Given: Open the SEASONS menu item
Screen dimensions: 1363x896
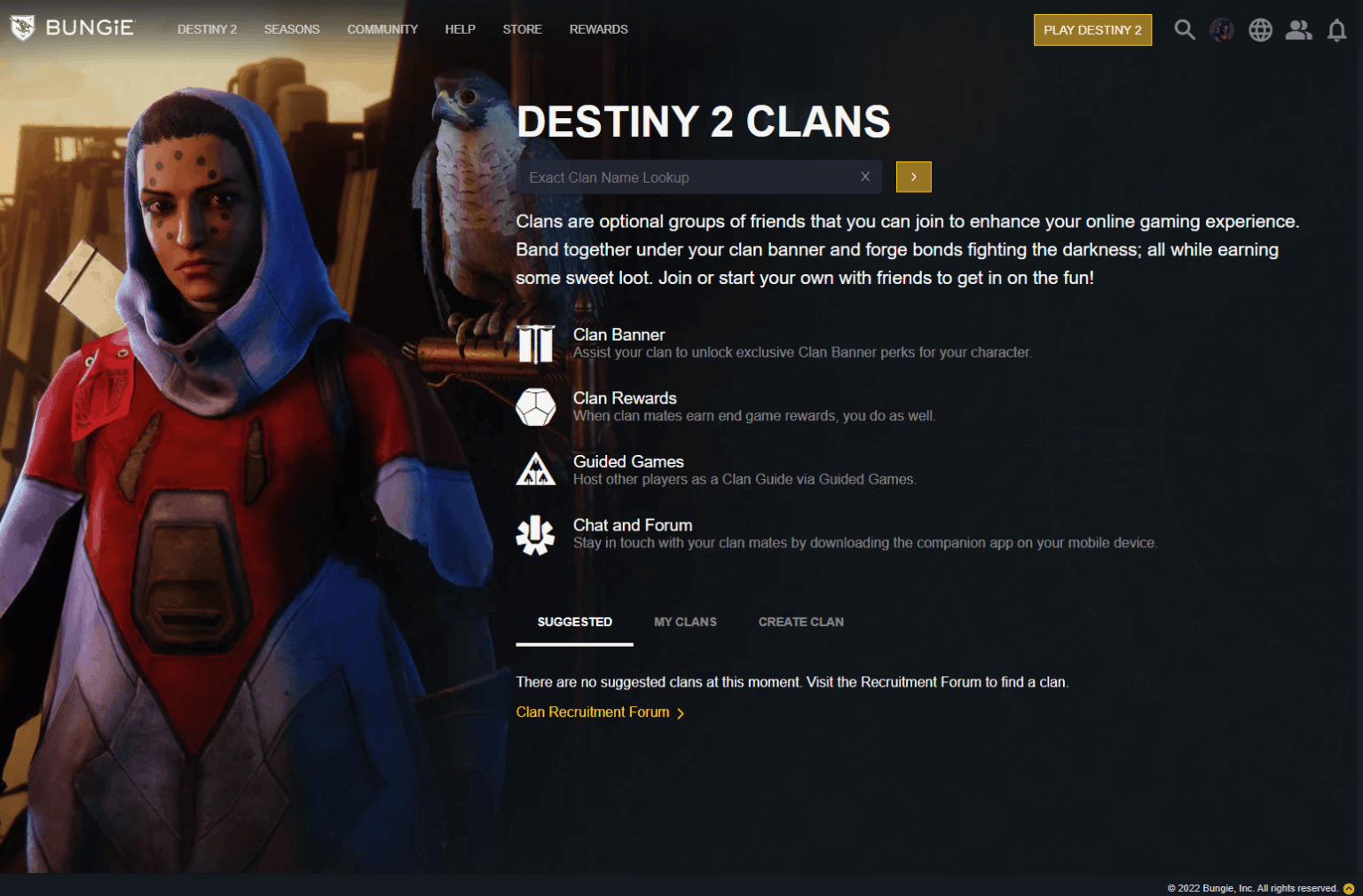Looking at the screenshot, I should [x=292, y=29].
